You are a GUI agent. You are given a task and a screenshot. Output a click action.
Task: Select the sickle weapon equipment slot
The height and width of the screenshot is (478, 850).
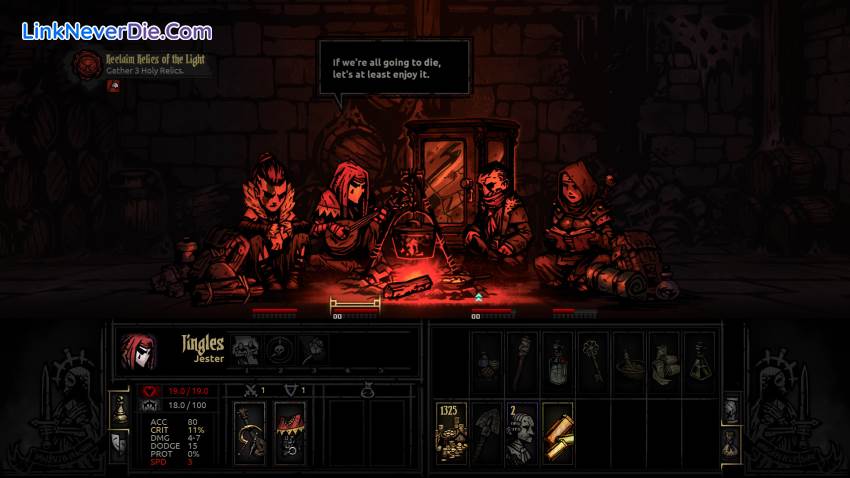point(249,432)
